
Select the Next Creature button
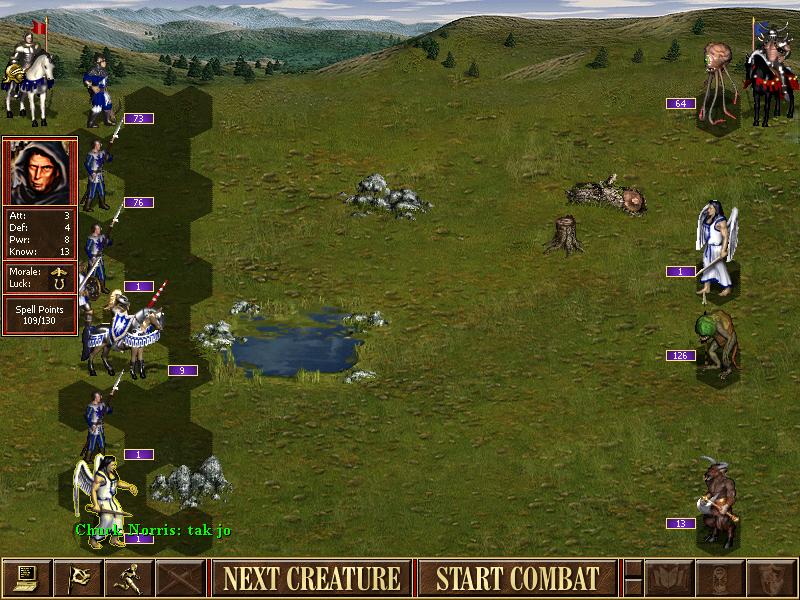pos(311,578)
